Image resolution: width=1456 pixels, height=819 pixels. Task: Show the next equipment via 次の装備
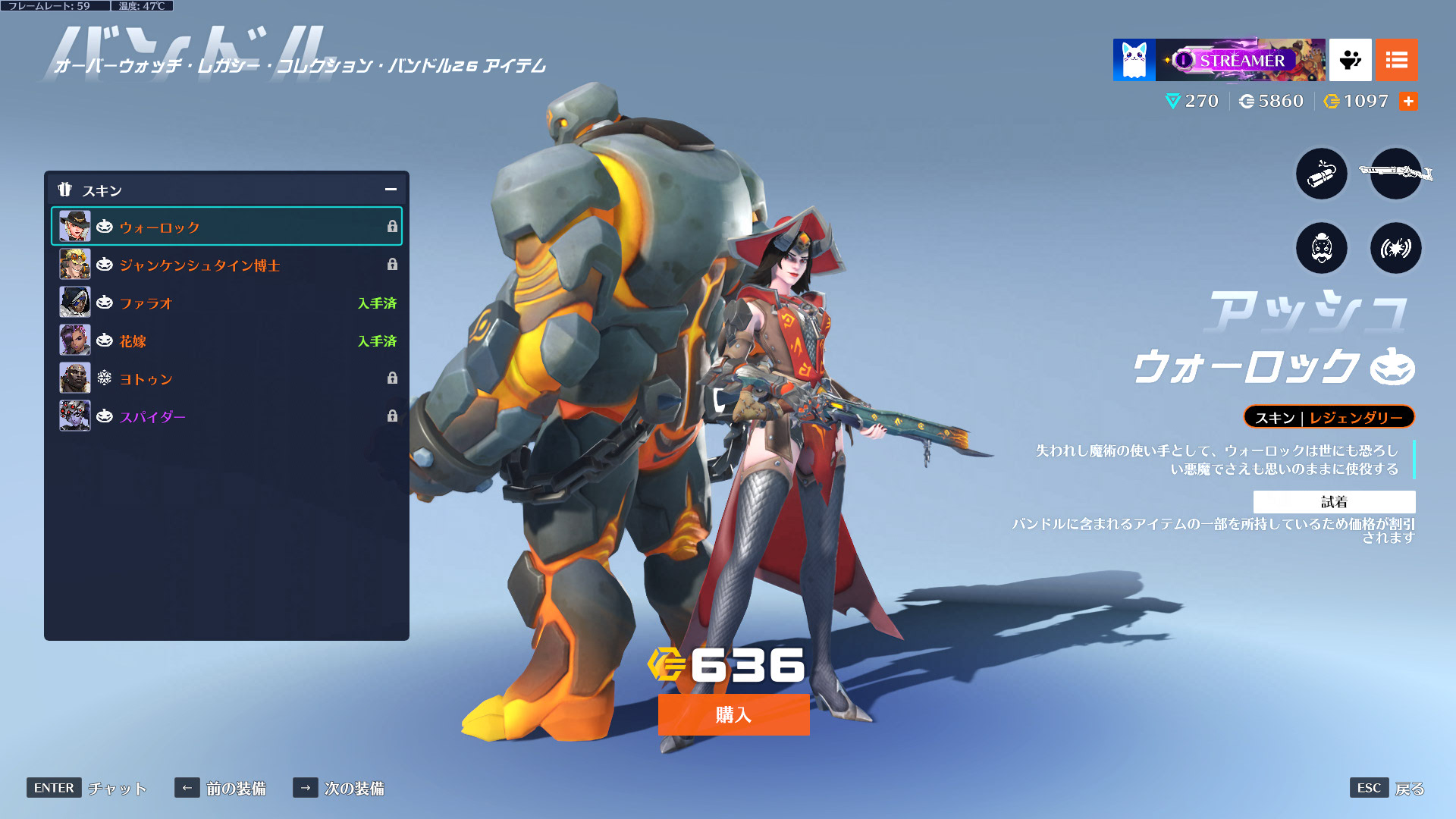(339, 788)
